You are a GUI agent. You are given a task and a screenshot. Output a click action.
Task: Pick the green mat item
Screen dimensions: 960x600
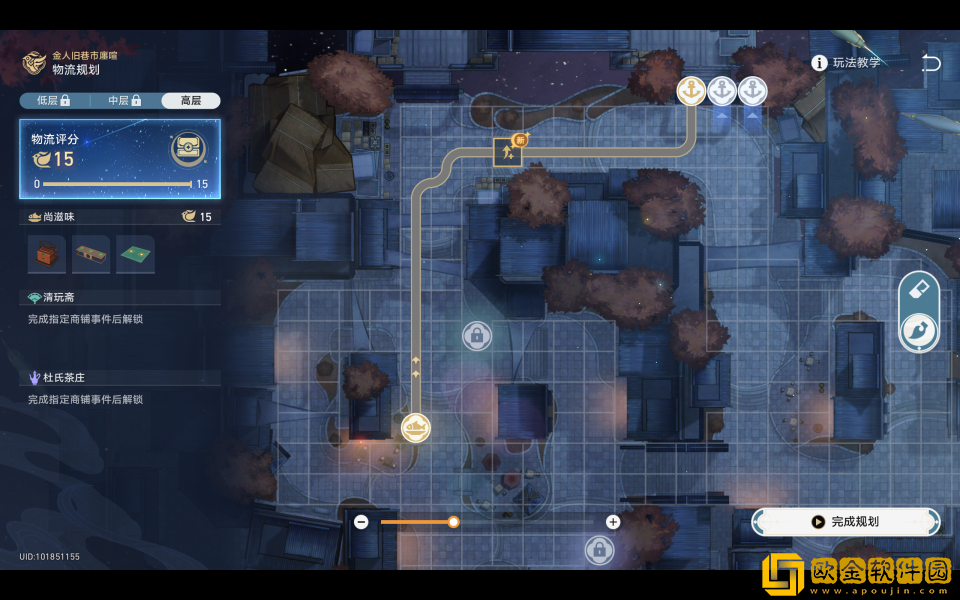coord(135,255)
